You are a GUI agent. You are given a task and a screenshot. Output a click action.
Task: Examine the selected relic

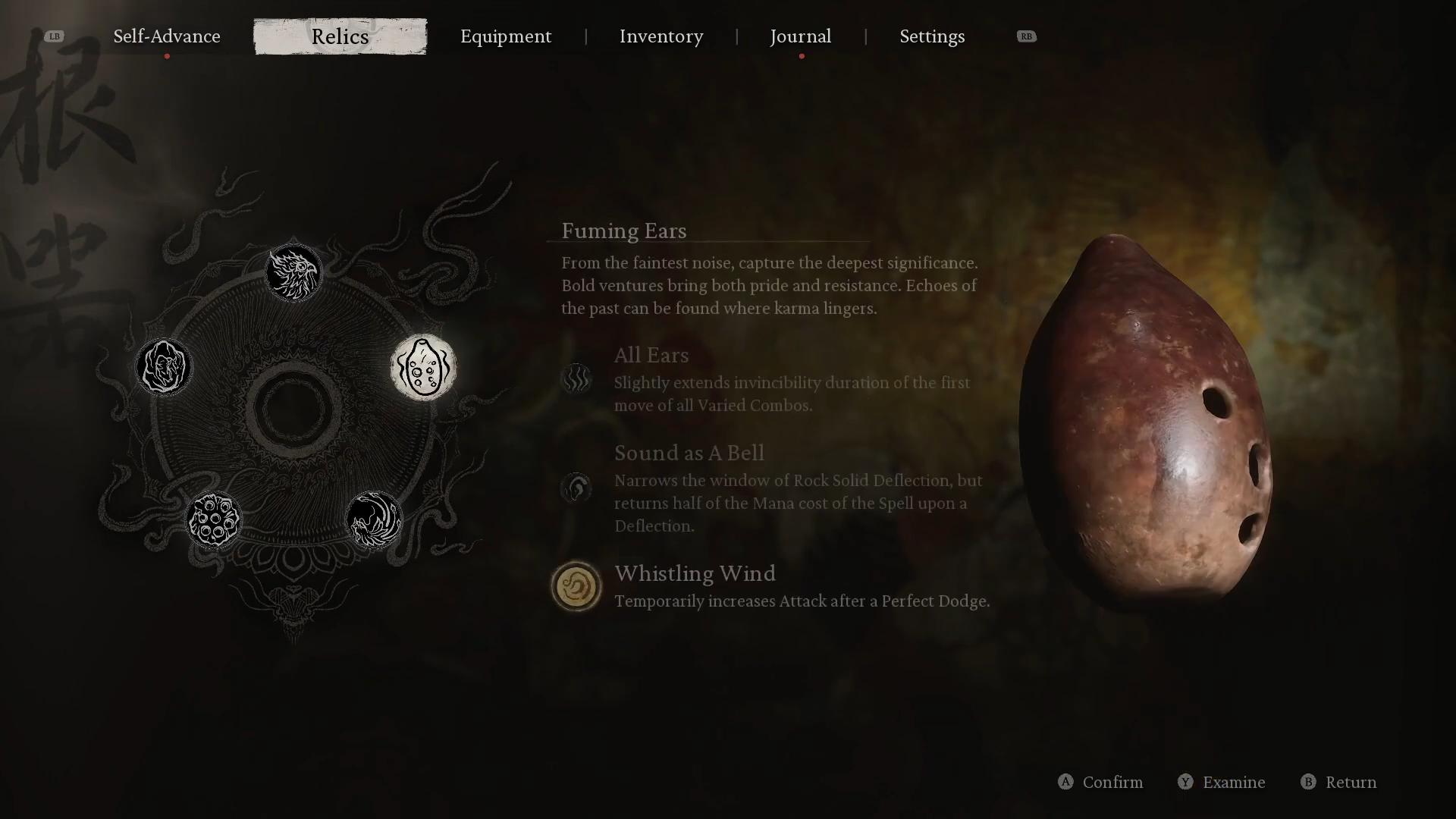[1222, 782]
